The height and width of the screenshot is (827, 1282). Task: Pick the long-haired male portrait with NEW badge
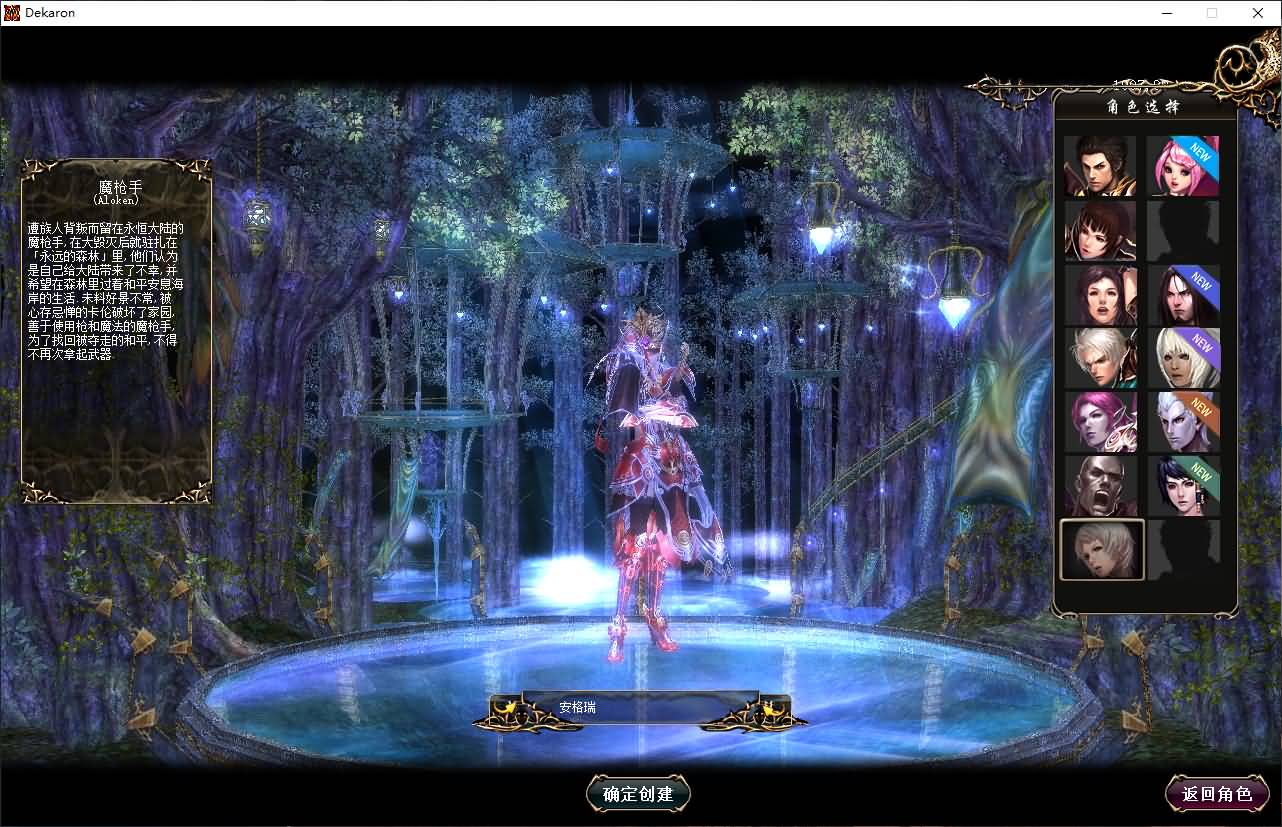click(1184, 294)
